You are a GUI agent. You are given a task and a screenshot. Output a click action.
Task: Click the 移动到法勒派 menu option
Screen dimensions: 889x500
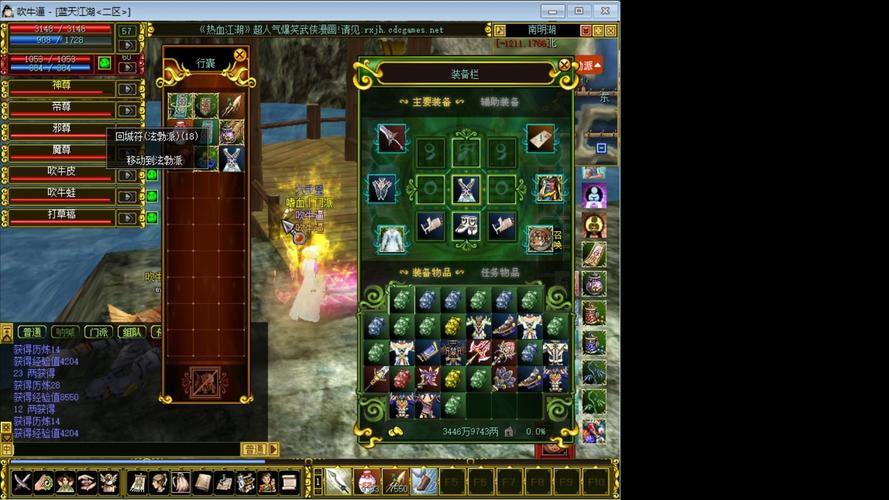tap(154, 160)
